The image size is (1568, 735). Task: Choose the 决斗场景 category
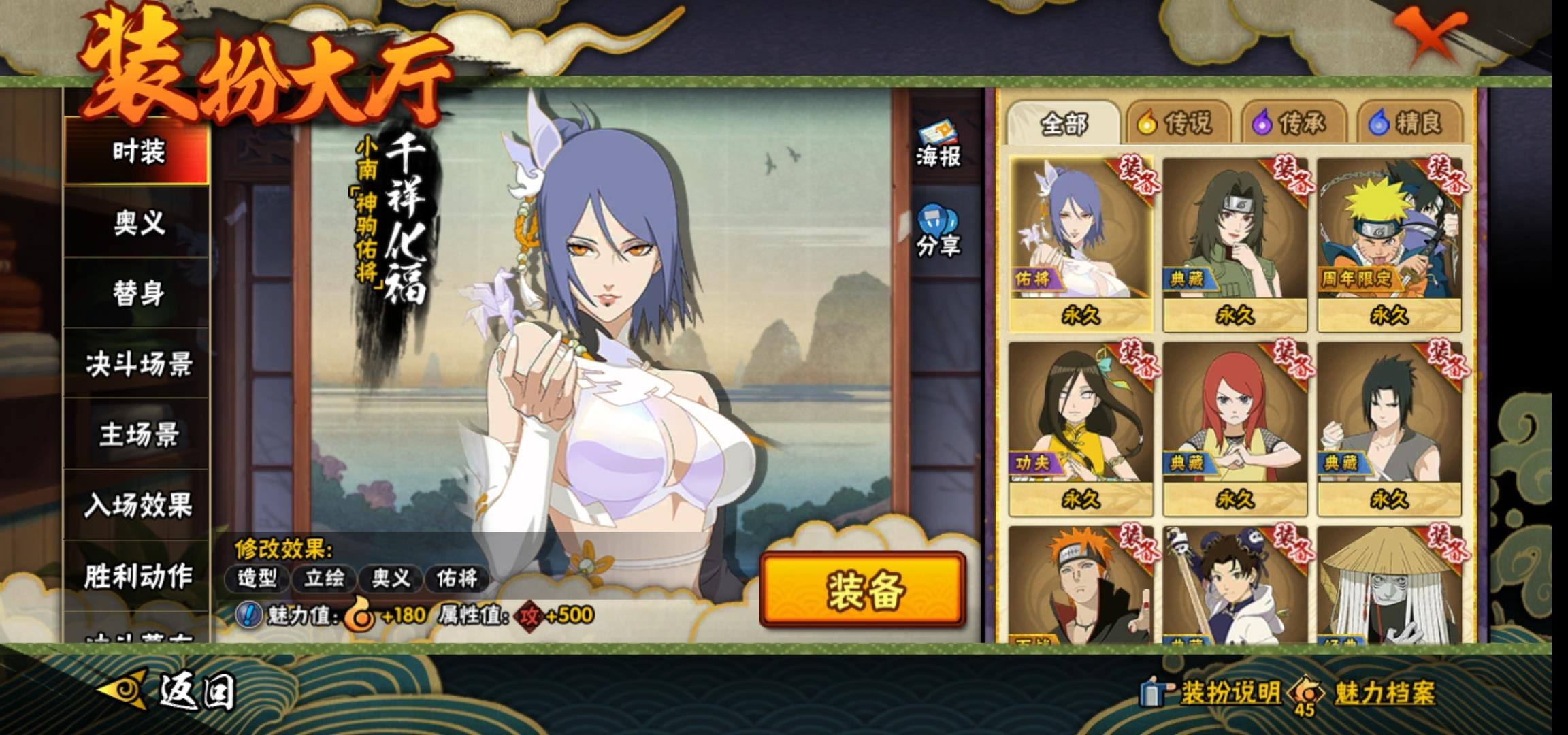pos(137,364)
